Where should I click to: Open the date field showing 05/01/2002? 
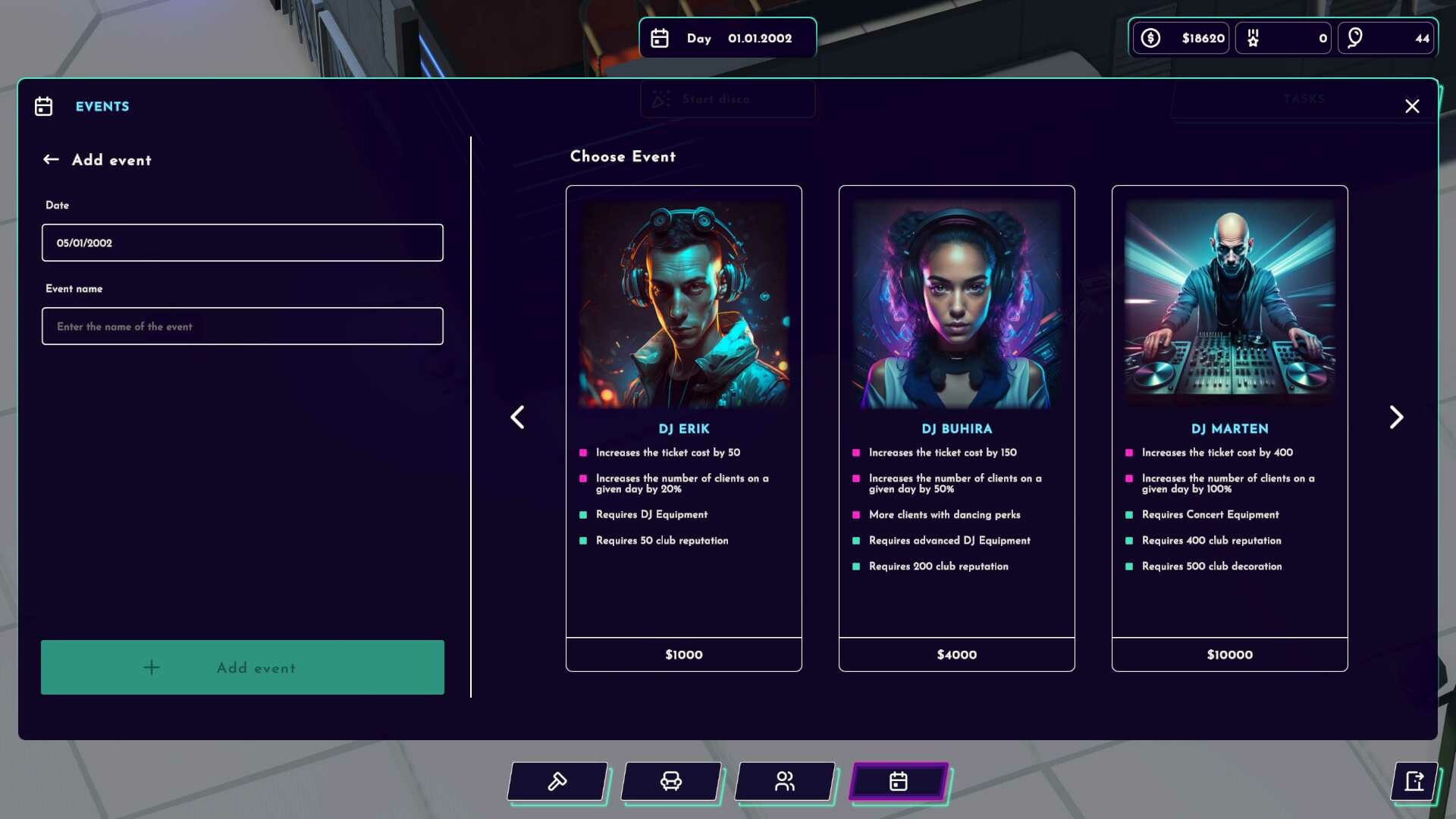[x=242, y=243]
